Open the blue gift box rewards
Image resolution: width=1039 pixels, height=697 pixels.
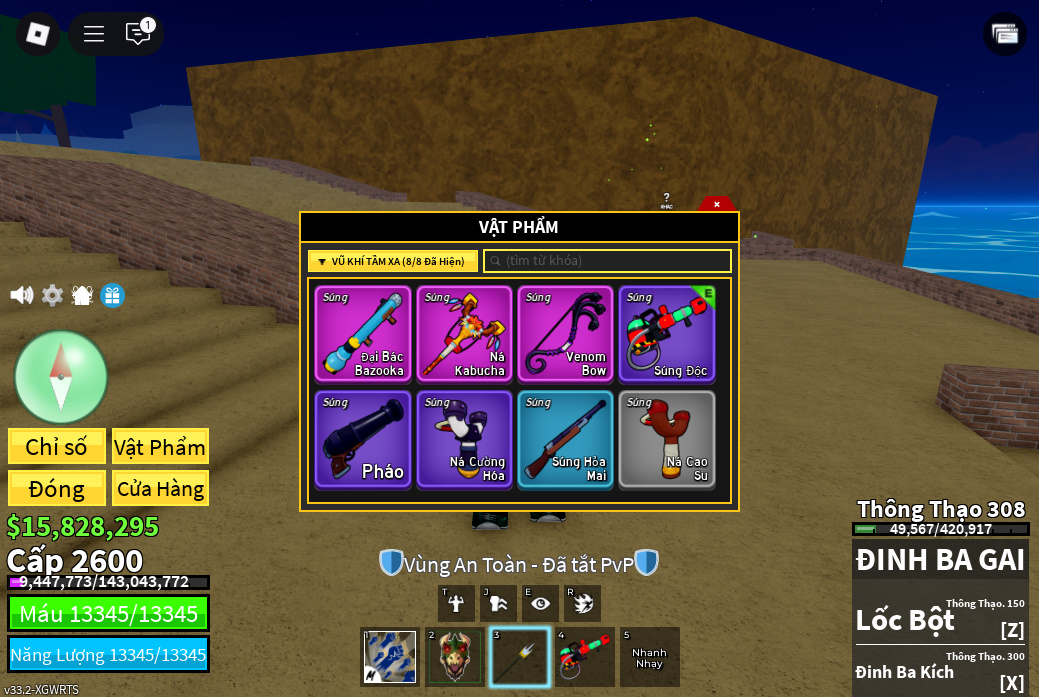[112, 295]
